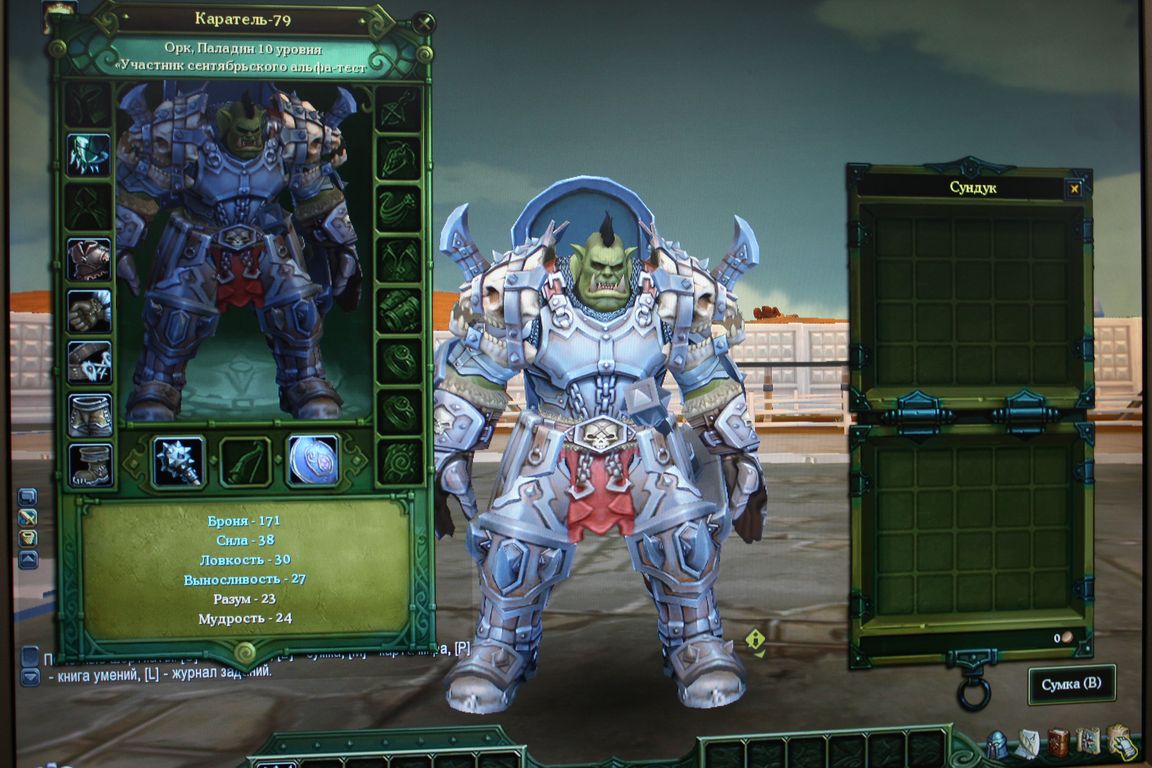Open the white parchment scroll icon
This screenshot has height=768, width=1152.
pyautogui.click(x=1028, y=743)
